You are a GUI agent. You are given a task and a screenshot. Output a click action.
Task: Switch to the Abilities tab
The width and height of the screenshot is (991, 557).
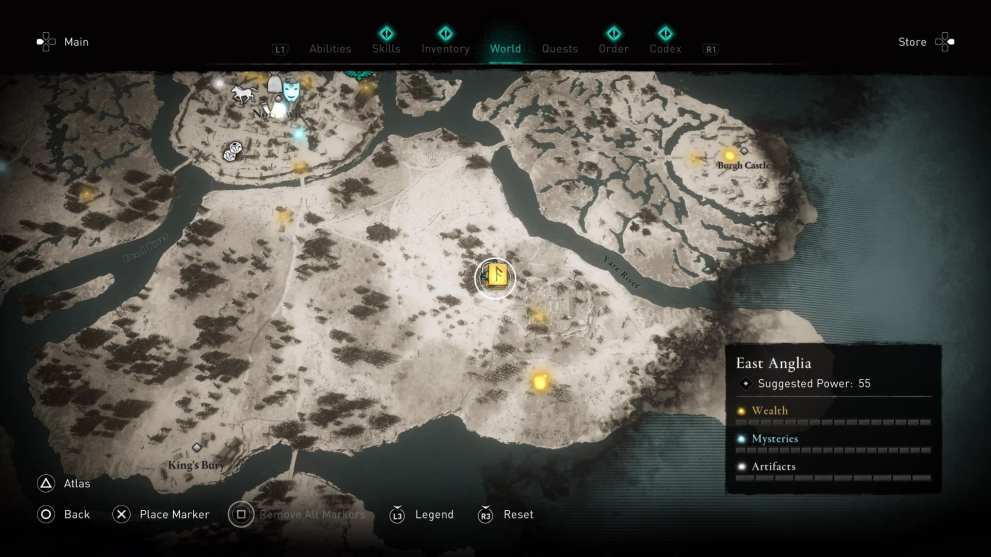330,49
